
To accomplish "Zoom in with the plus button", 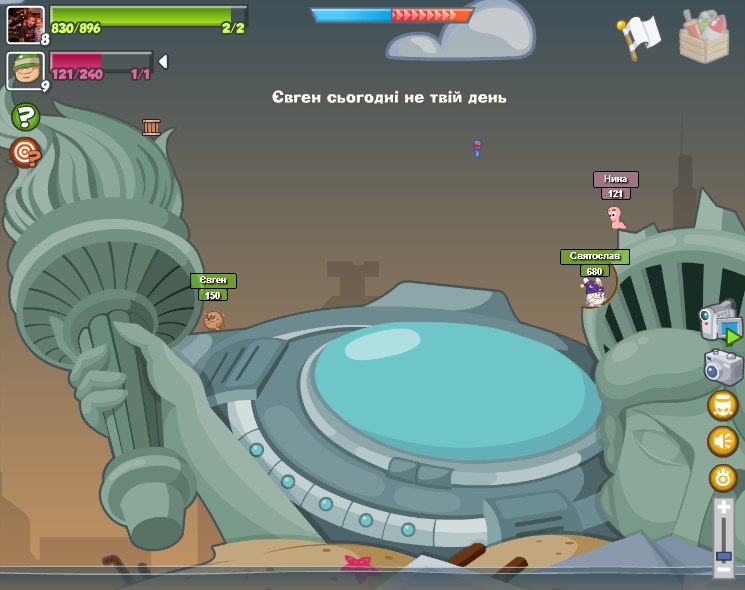I will click(723, 508).
